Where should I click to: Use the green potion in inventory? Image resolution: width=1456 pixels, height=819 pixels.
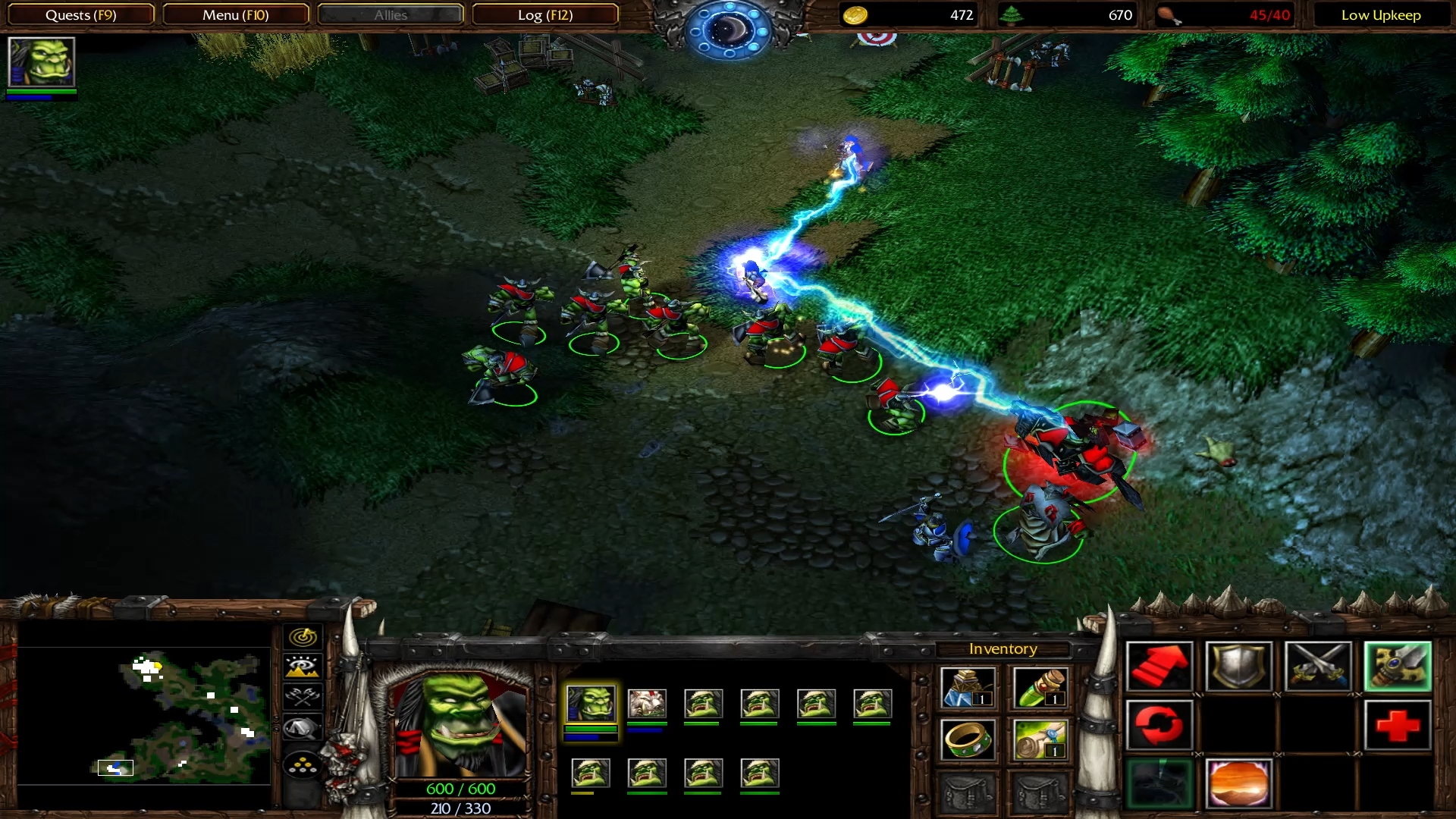tap(1040, 688)
